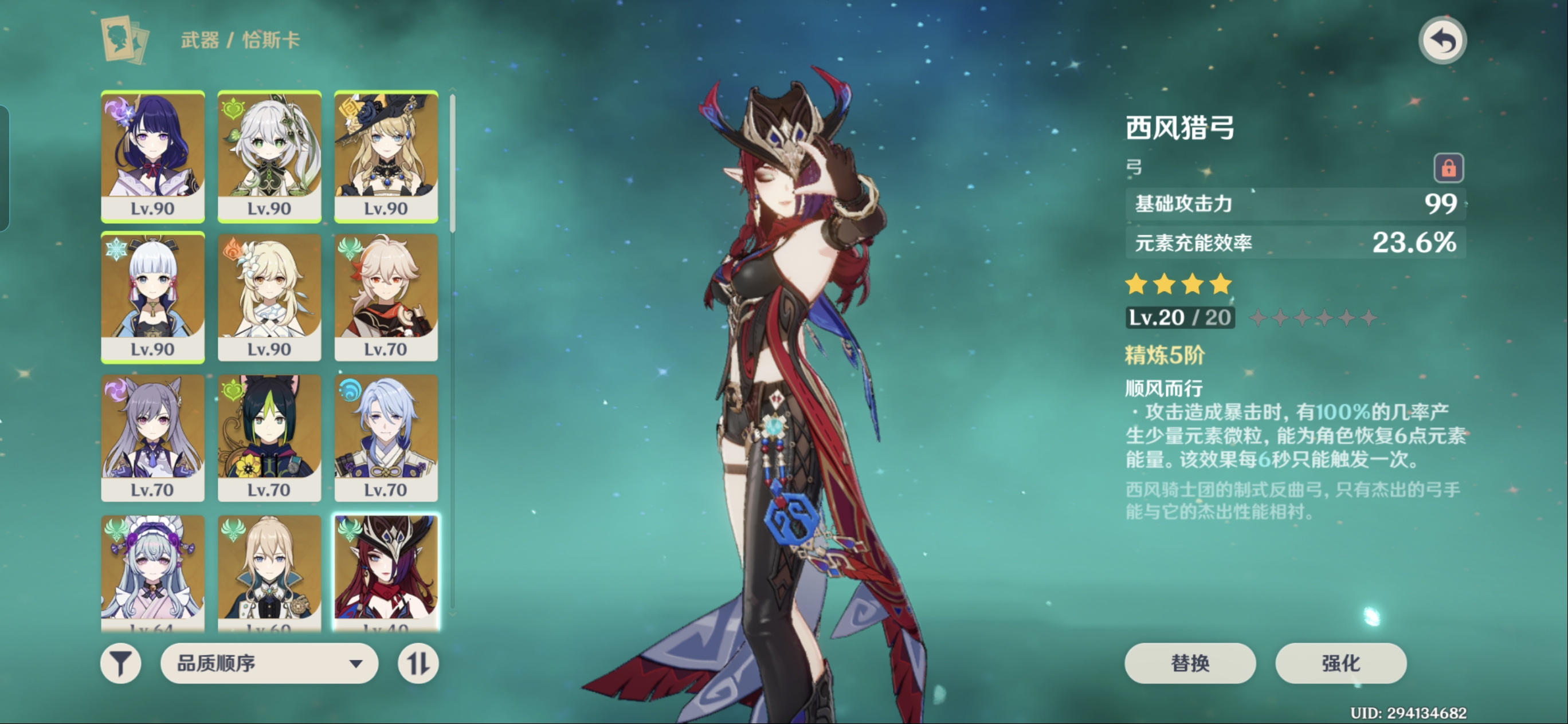The height and width of the screenshot is (724, 1568).
Task: Select Kaedehara Kazuha portrait
Action: (x=386, y=296)
